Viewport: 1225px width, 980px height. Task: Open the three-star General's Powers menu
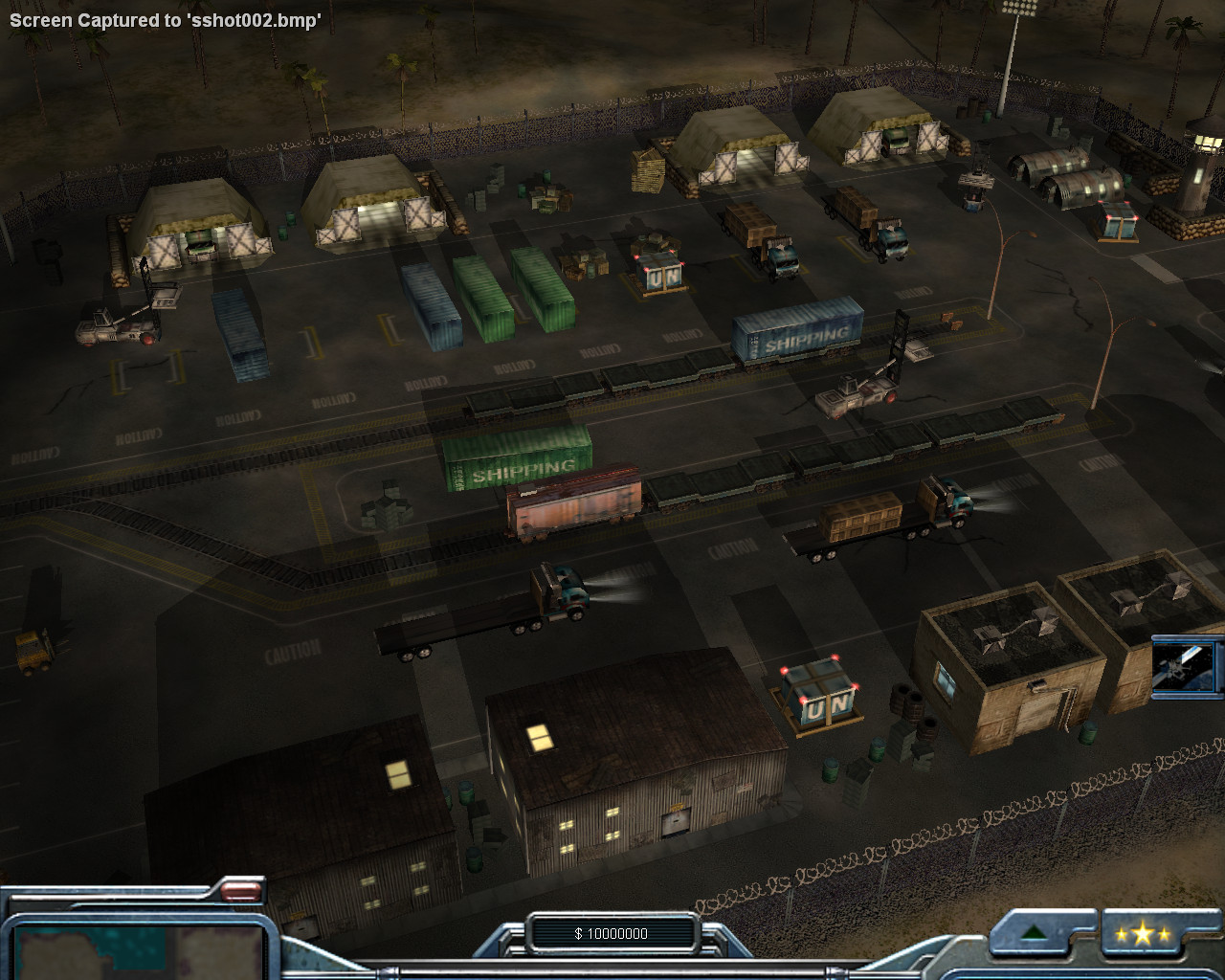coord(1143,934)
